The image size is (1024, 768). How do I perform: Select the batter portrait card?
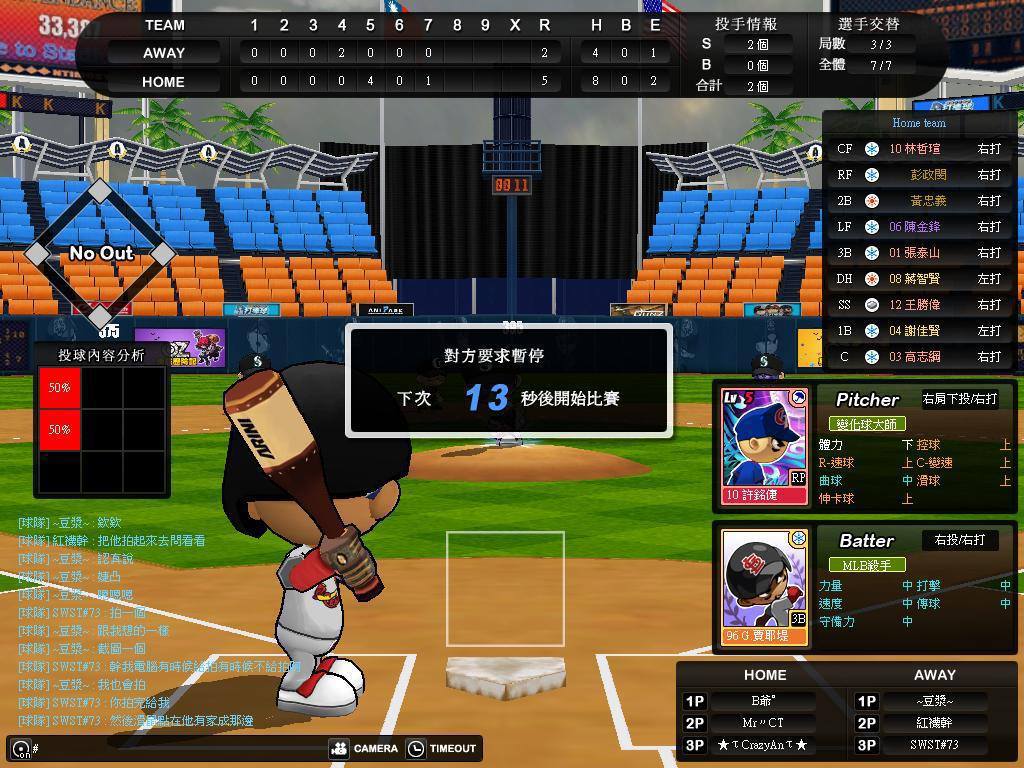coord(765,587)
